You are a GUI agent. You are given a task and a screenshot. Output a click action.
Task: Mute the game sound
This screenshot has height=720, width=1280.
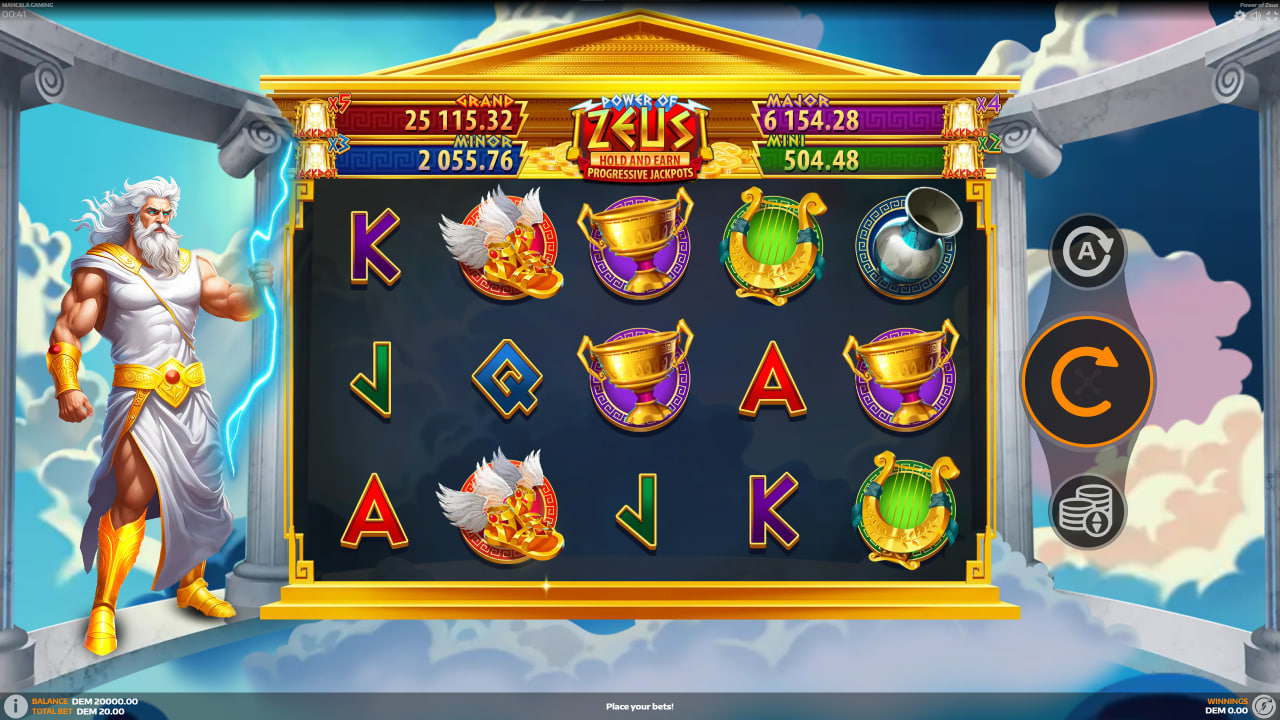pyautogui.click(x=1254, y=14)
